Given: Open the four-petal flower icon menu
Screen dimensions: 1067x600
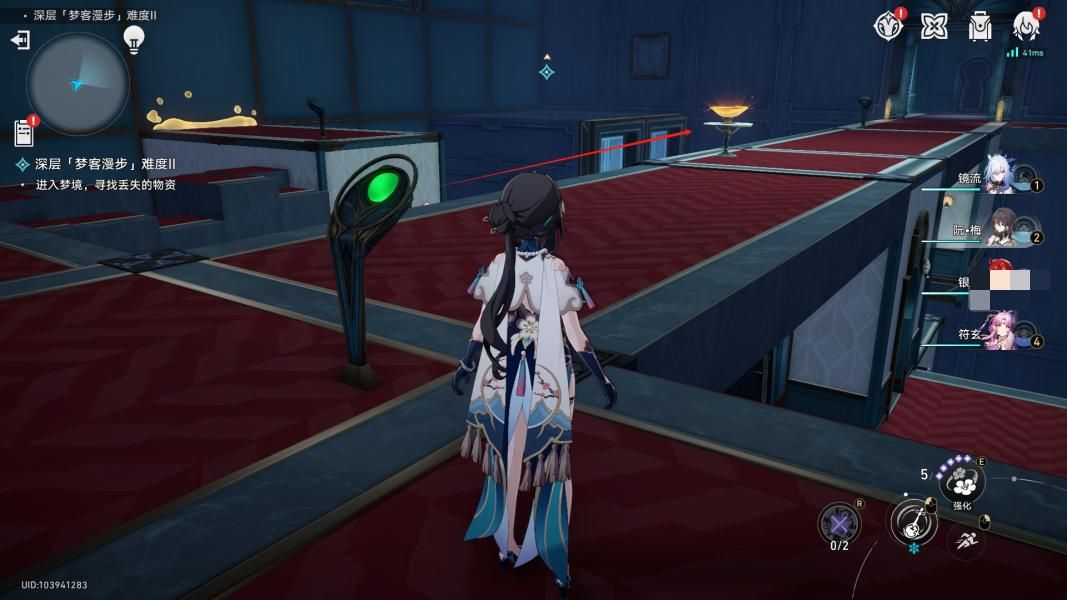Looking at the screenshot, I should (x=934, y=26).
